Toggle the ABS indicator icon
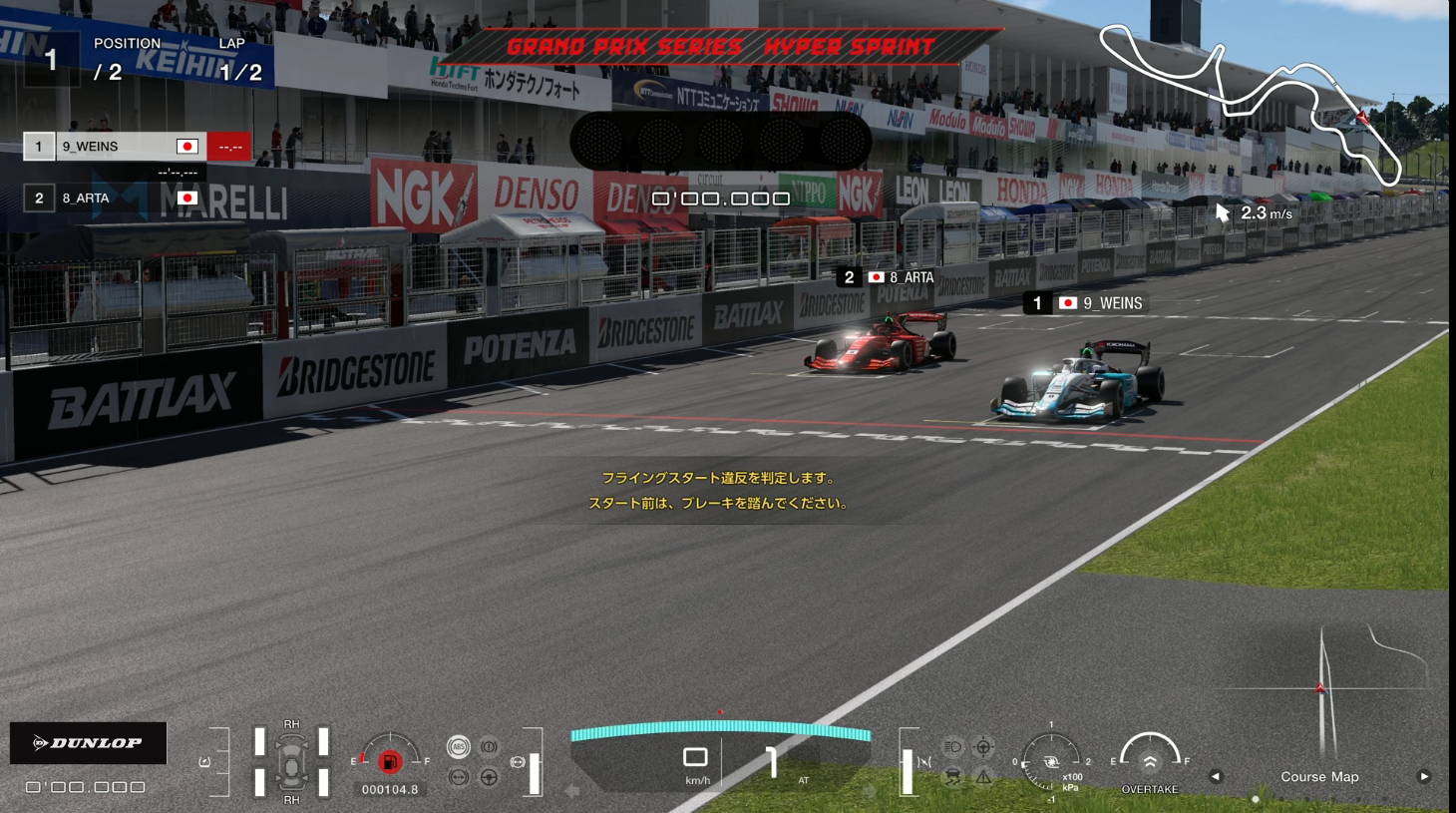1456x813 pixels. pyautogui.click(x=458, y=746)
